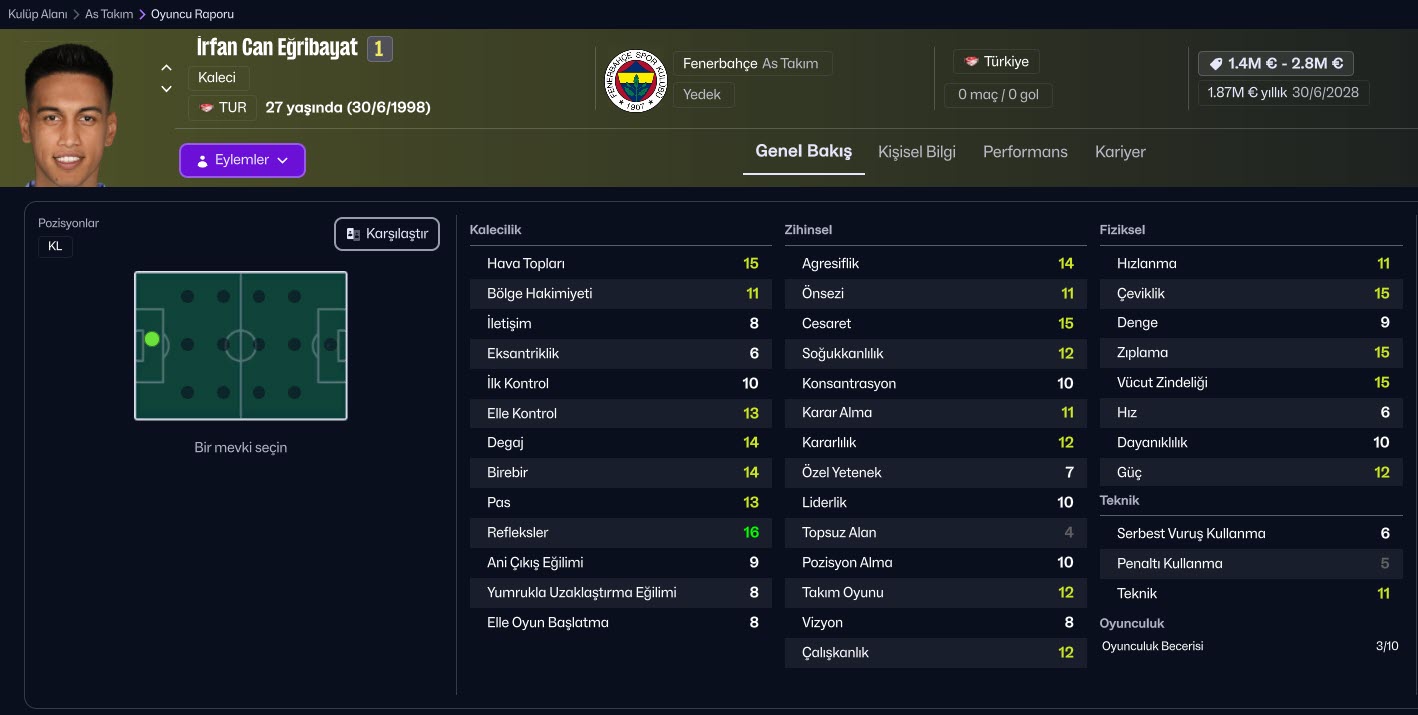1418x715 pixels.
Task: Go to next player with down arrow
Action: (x=167, y=89)
